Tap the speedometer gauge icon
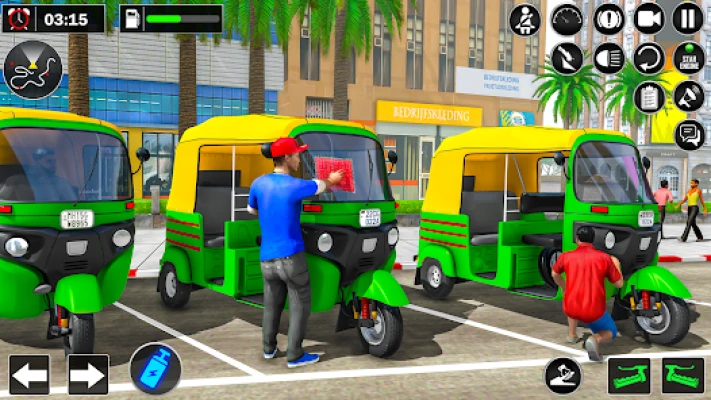Viewport: 711px width, 400px height. coord(567,18)
